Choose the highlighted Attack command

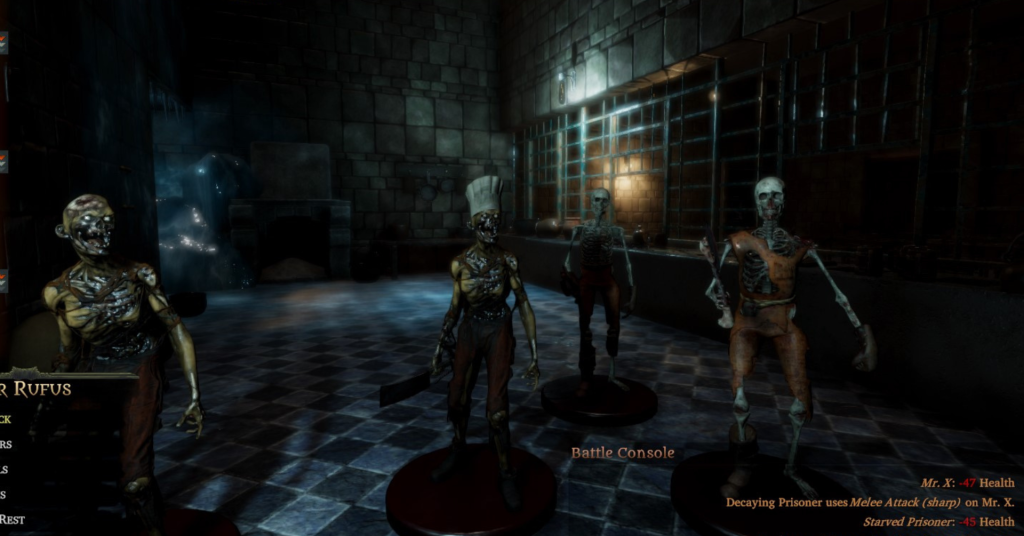6,419
